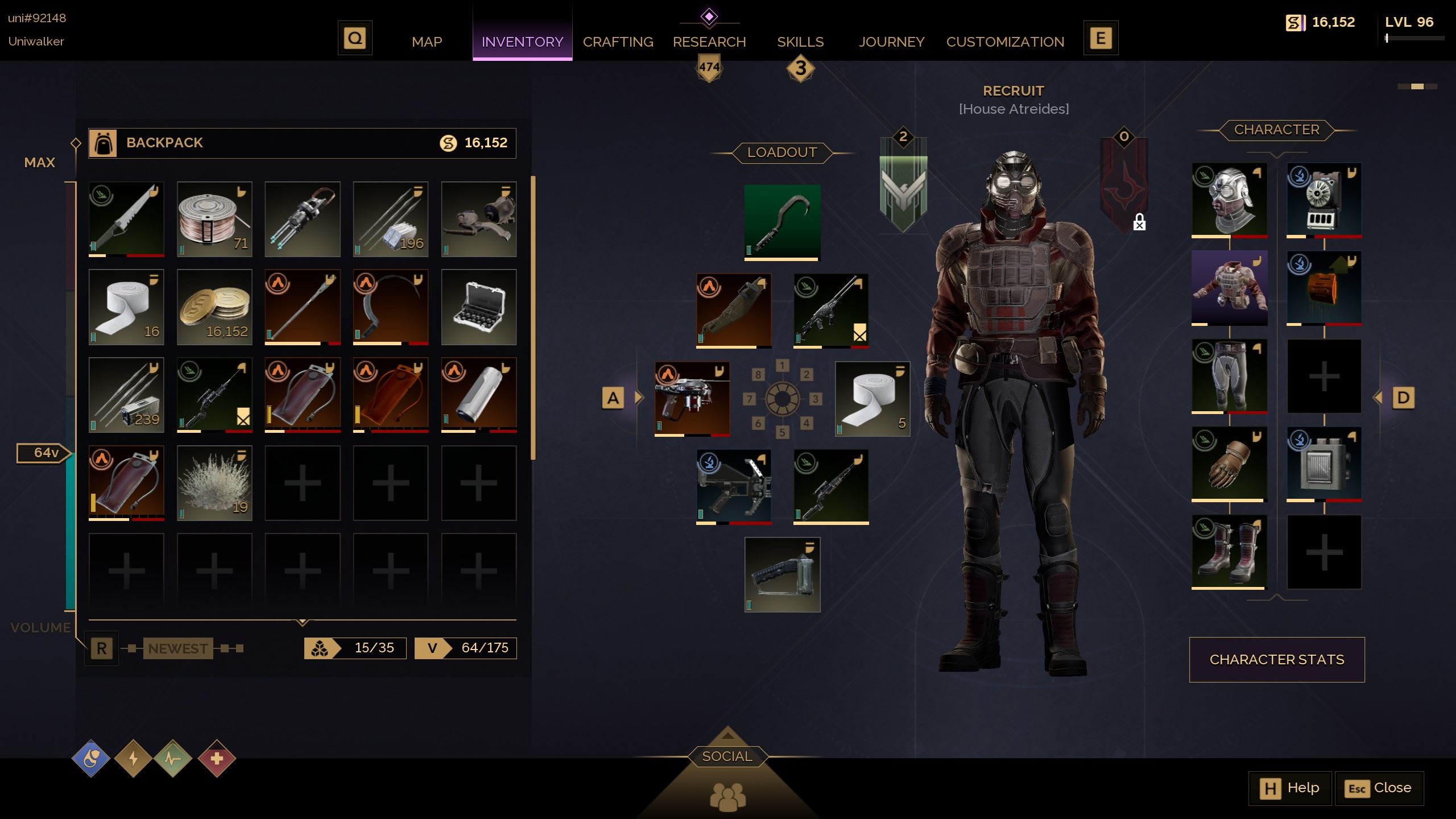Open the RESEARCH tab with 474 badge
The image size is (1456, 819).
(709, 42)
